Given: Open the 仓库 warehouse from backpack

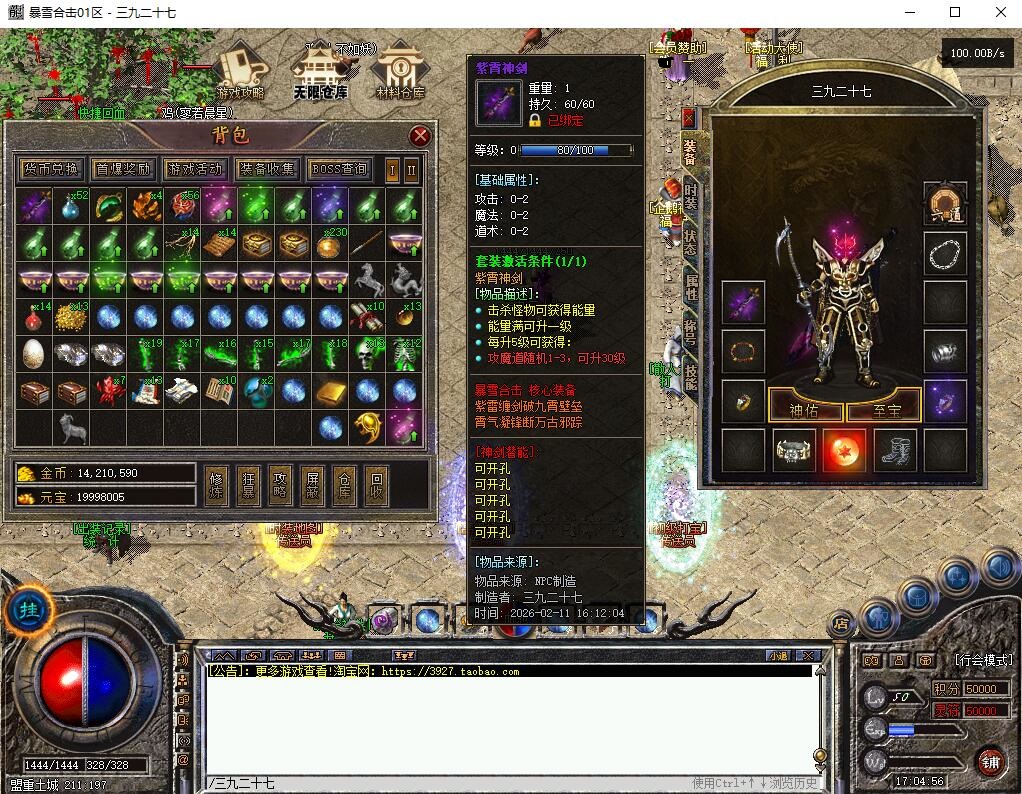Looking at the screenshot, I should (344, 484).
